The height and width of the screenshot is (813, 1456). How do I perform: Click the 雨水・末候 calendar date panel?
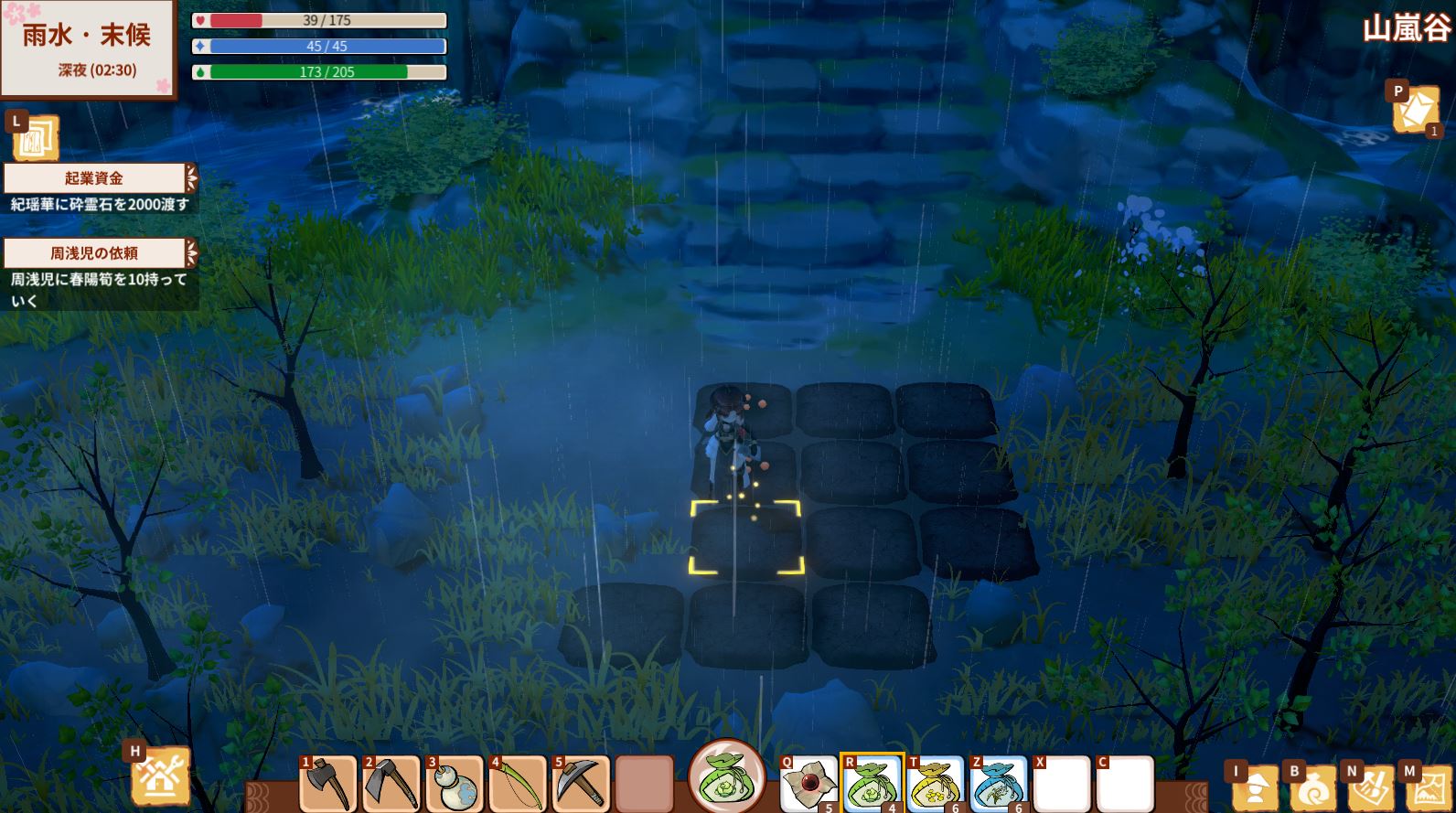(88, 48)
